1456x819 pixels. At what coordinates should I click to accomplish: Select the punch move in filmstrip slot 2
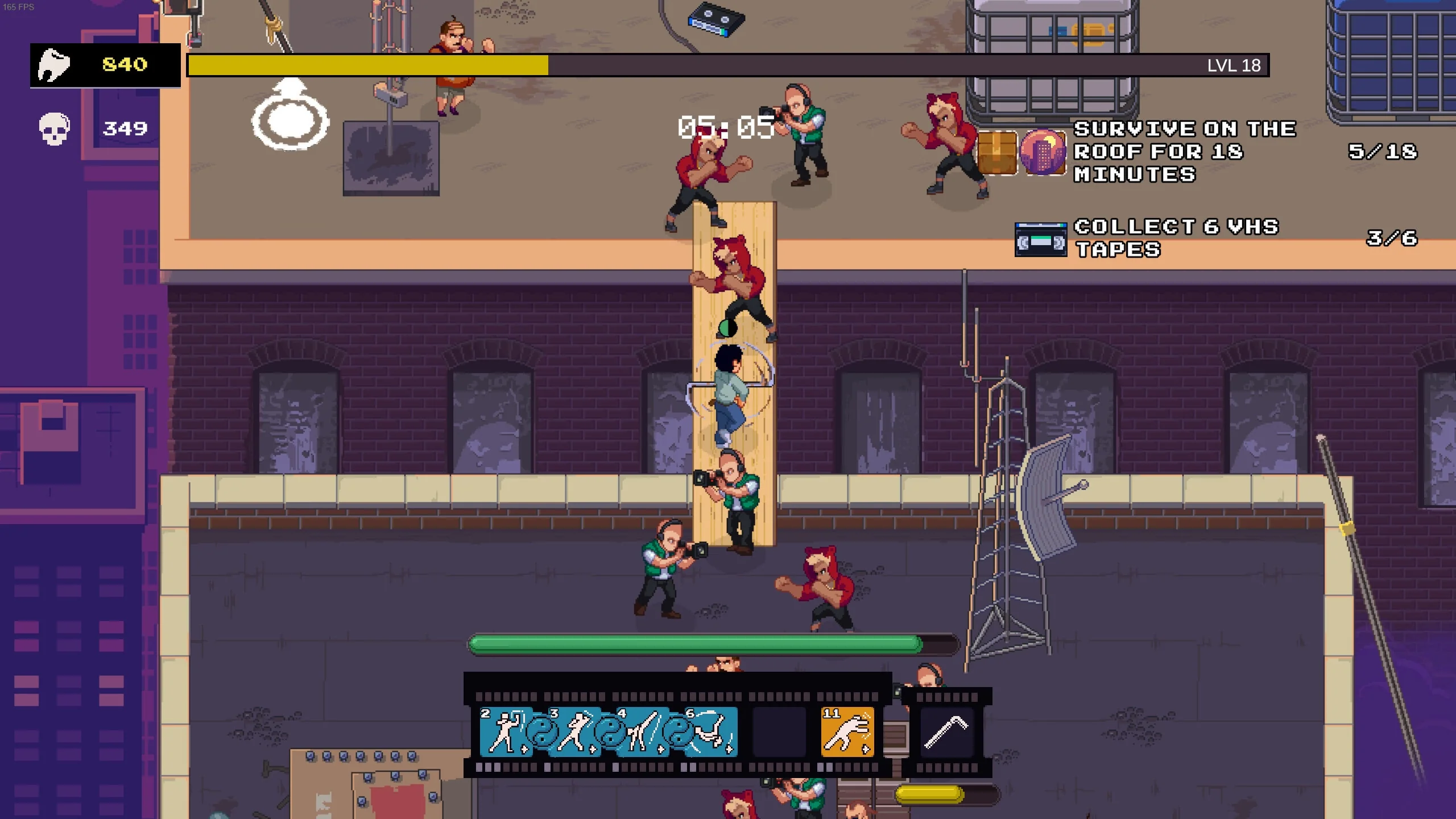503,731
